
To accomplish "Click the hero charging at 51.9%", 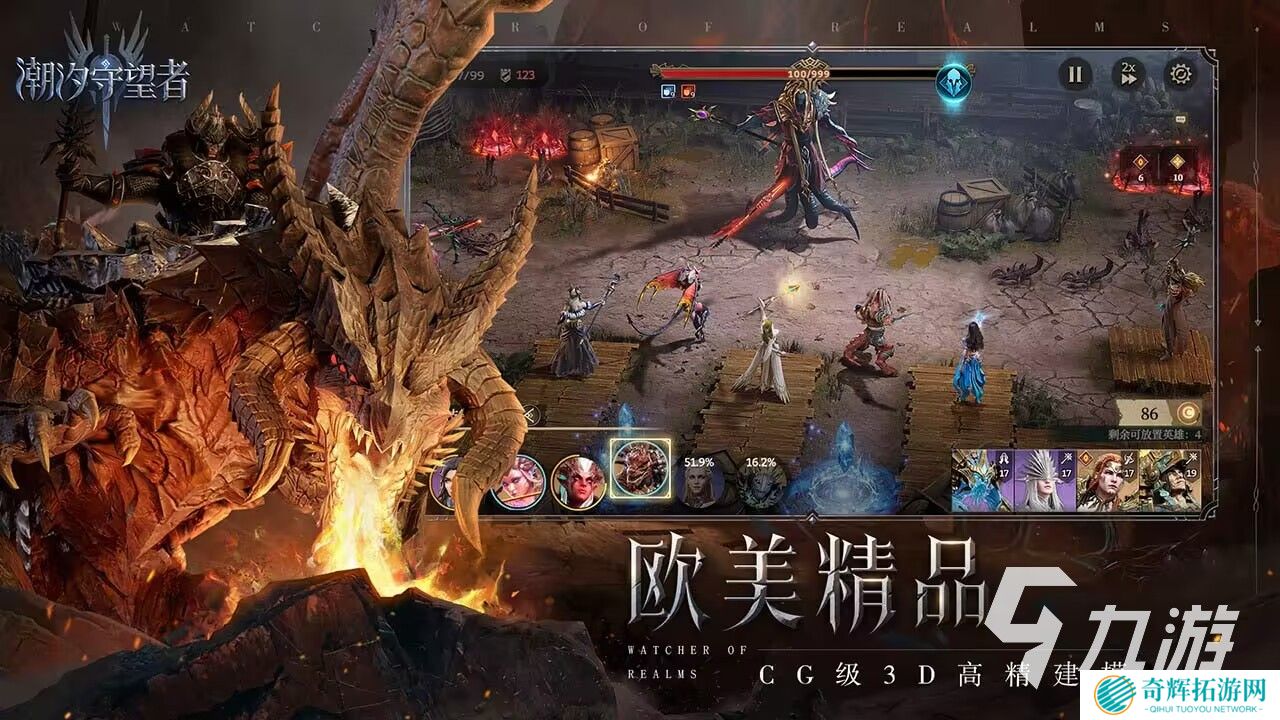I will pos(698,482).
